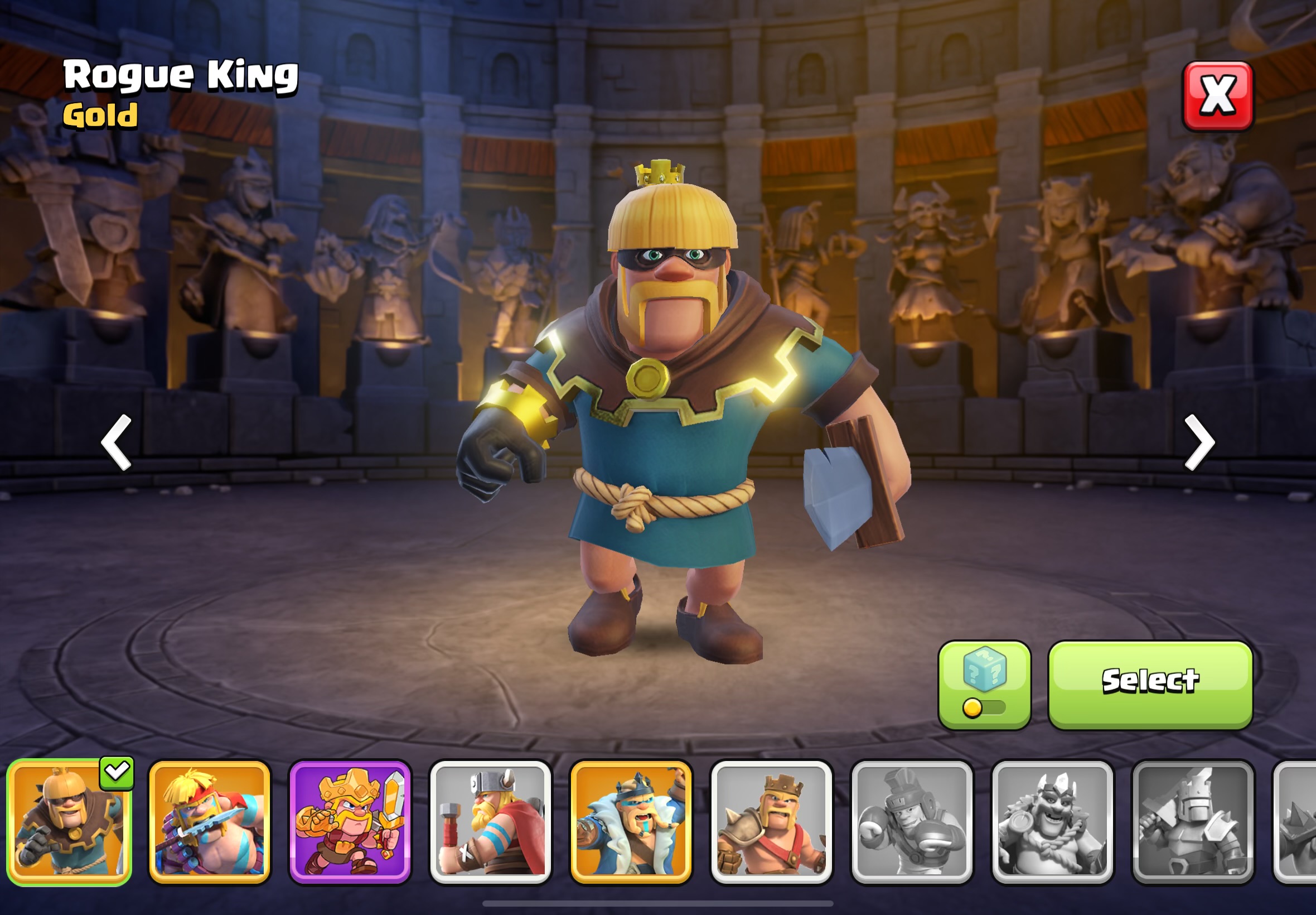
Task: Select the Rogue King skin
Action: coord(1150,685)
